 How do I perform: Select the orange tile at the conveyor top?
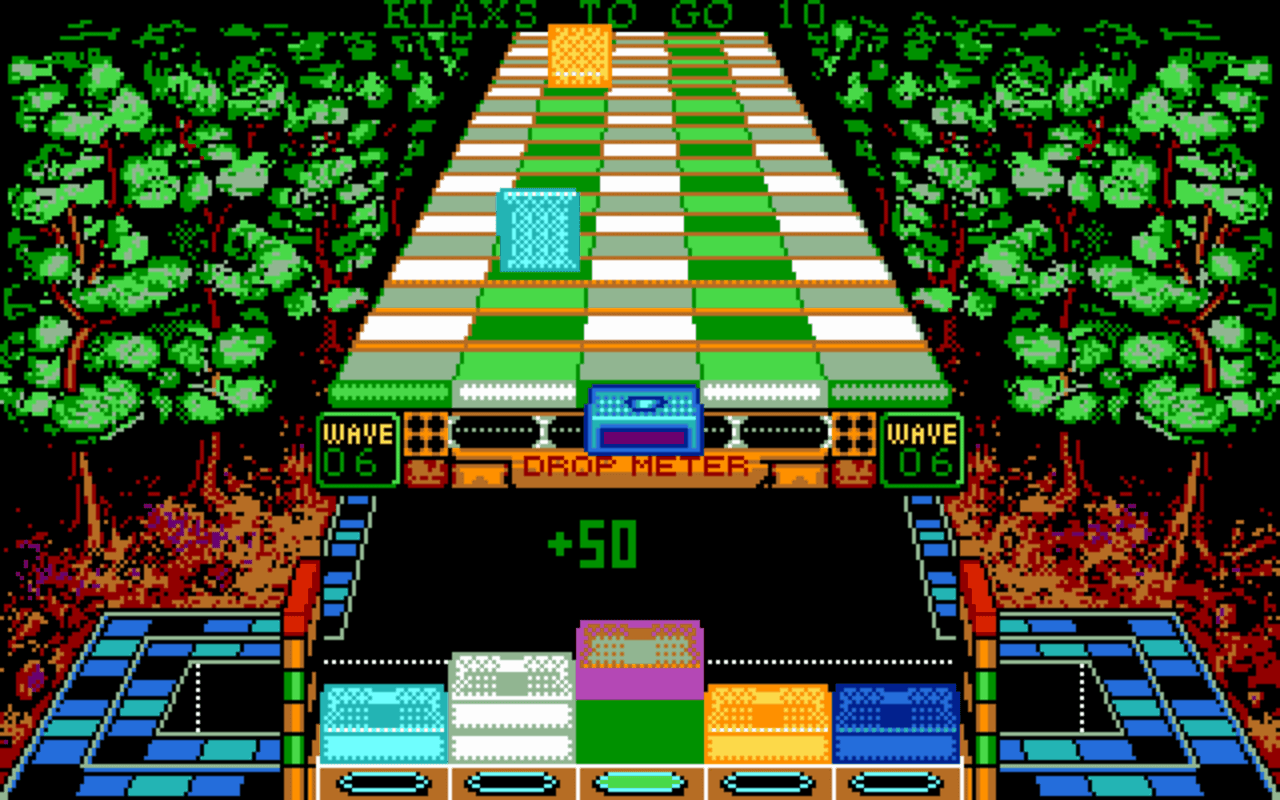pos(580,55)
